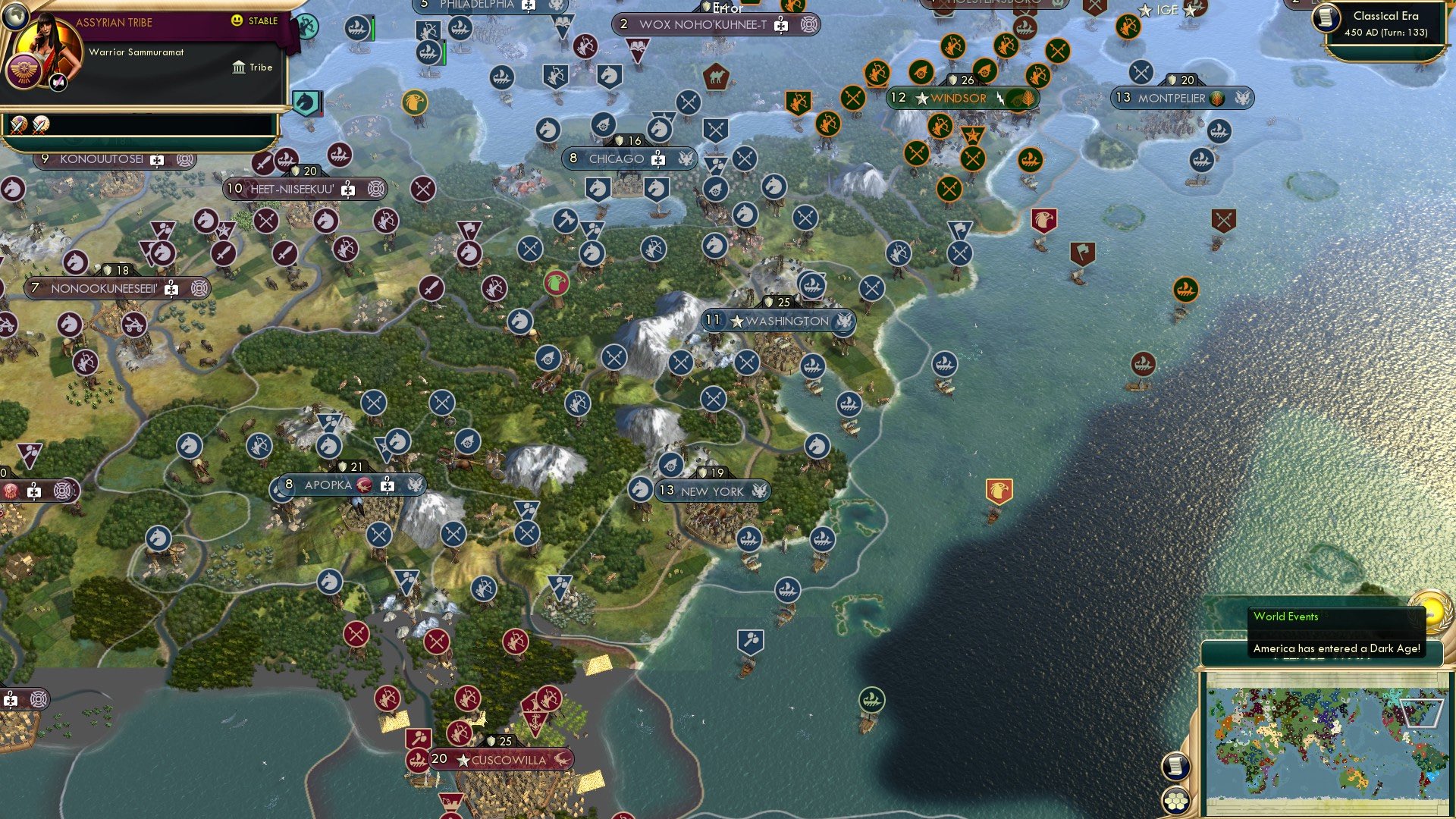Select the Cuscowilla city banner
Image resolution: width=1456 pixels, height=819 pixels.
504,757
